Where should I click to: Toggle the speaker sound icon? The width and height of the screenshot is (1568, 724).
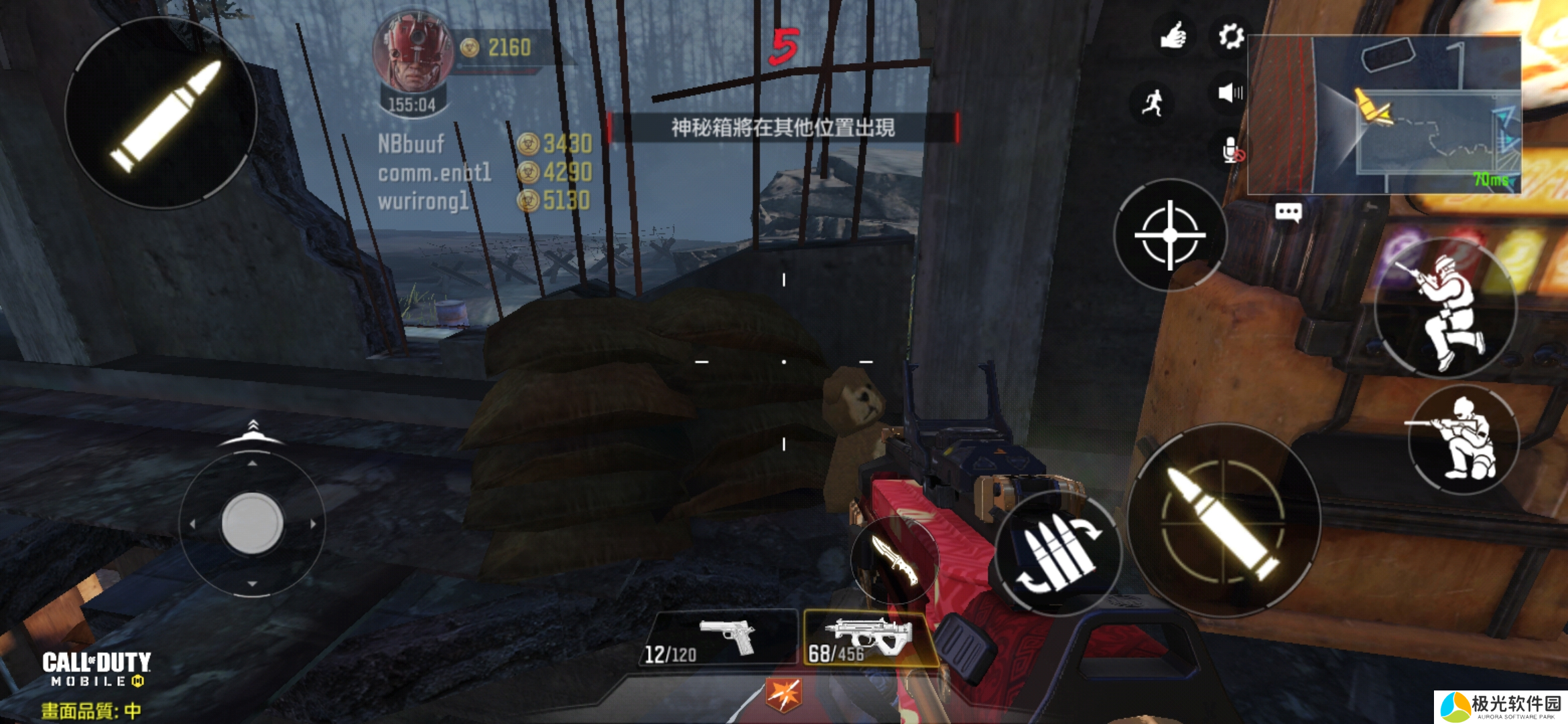pyautogui.click(x=1230, y=93)
